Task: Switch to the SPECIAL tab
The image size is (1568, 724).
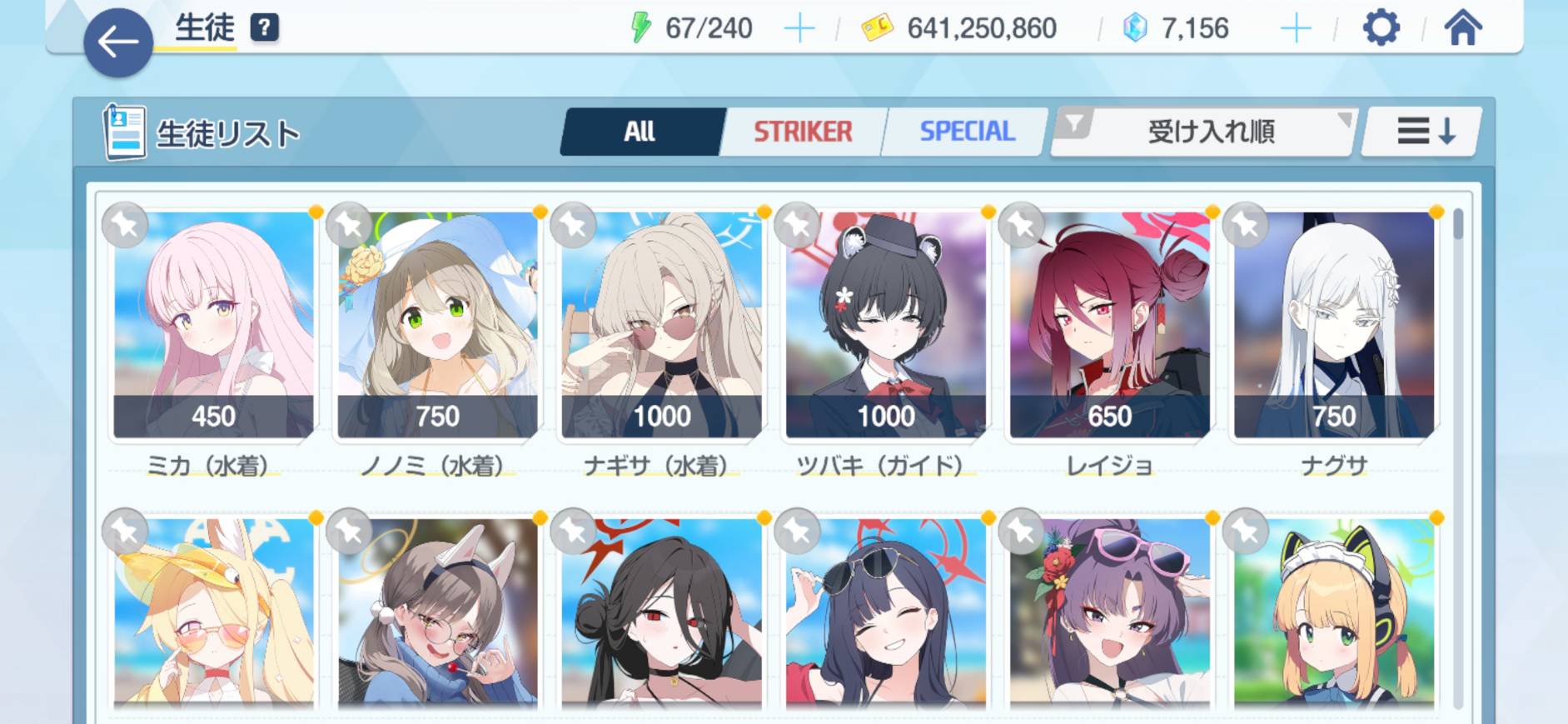Action: (x=966, y=132)
